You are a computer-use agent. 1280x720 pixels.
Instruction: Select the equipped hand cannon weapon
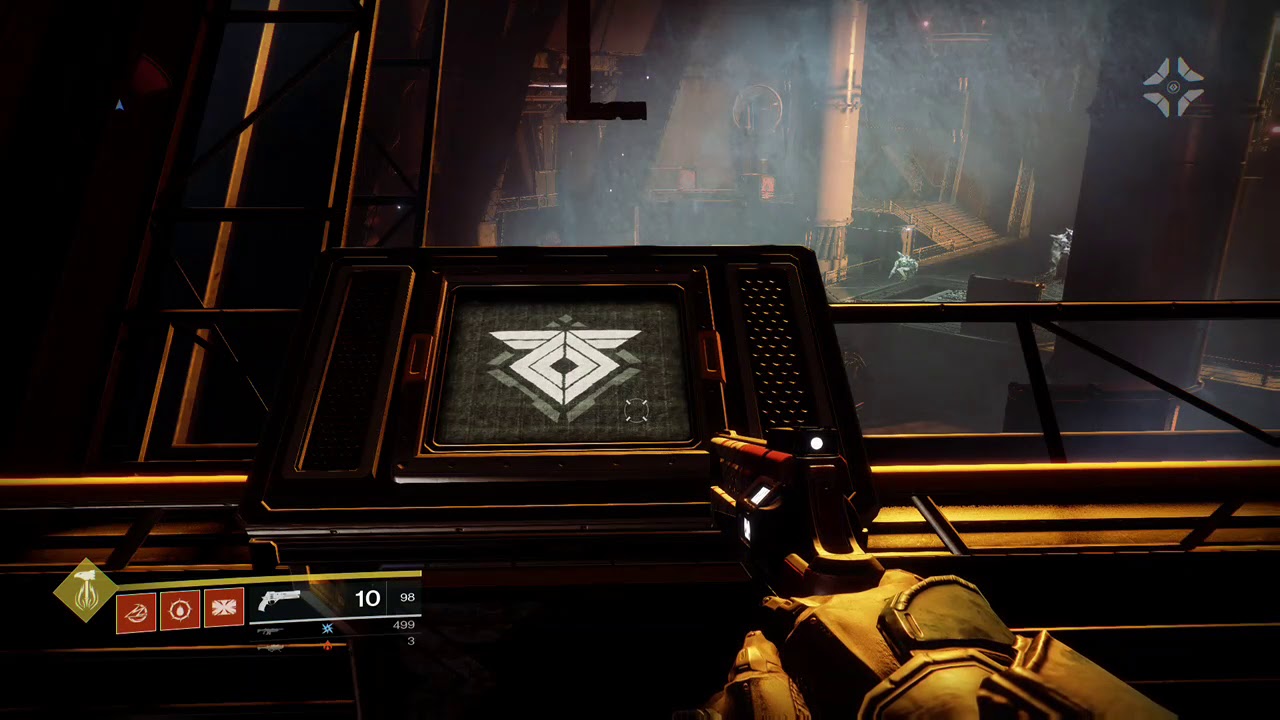point(279,600)
